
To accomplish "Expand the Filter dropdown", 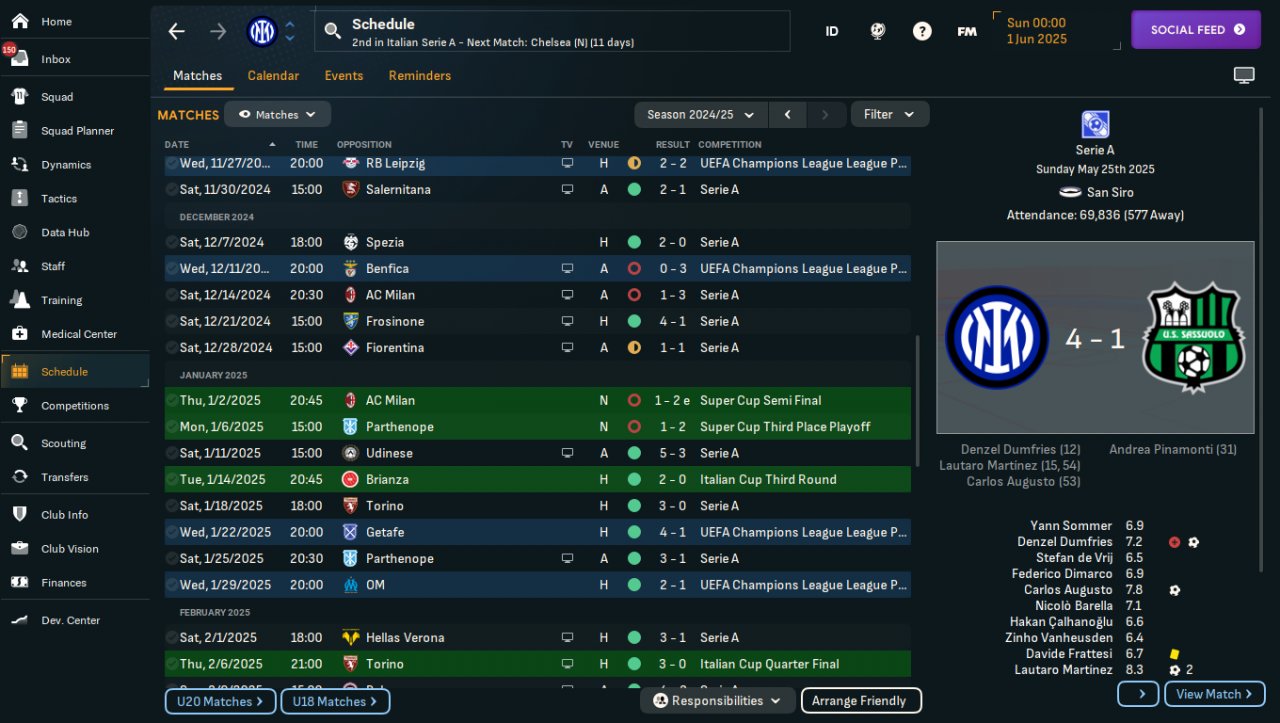I will pos(889,115).
